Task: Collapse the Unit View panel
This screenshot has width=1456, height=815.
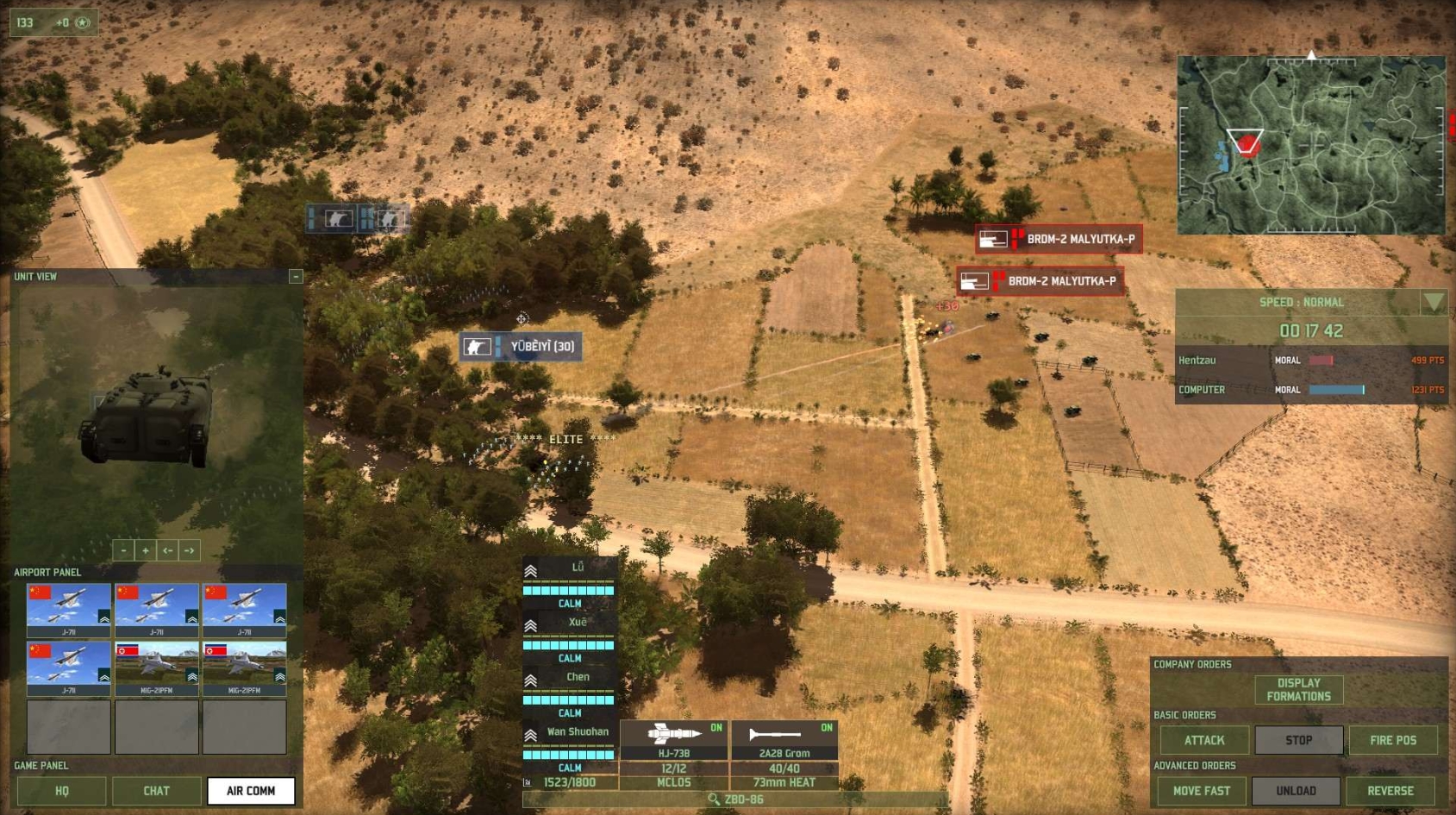Action: [296, 276]
